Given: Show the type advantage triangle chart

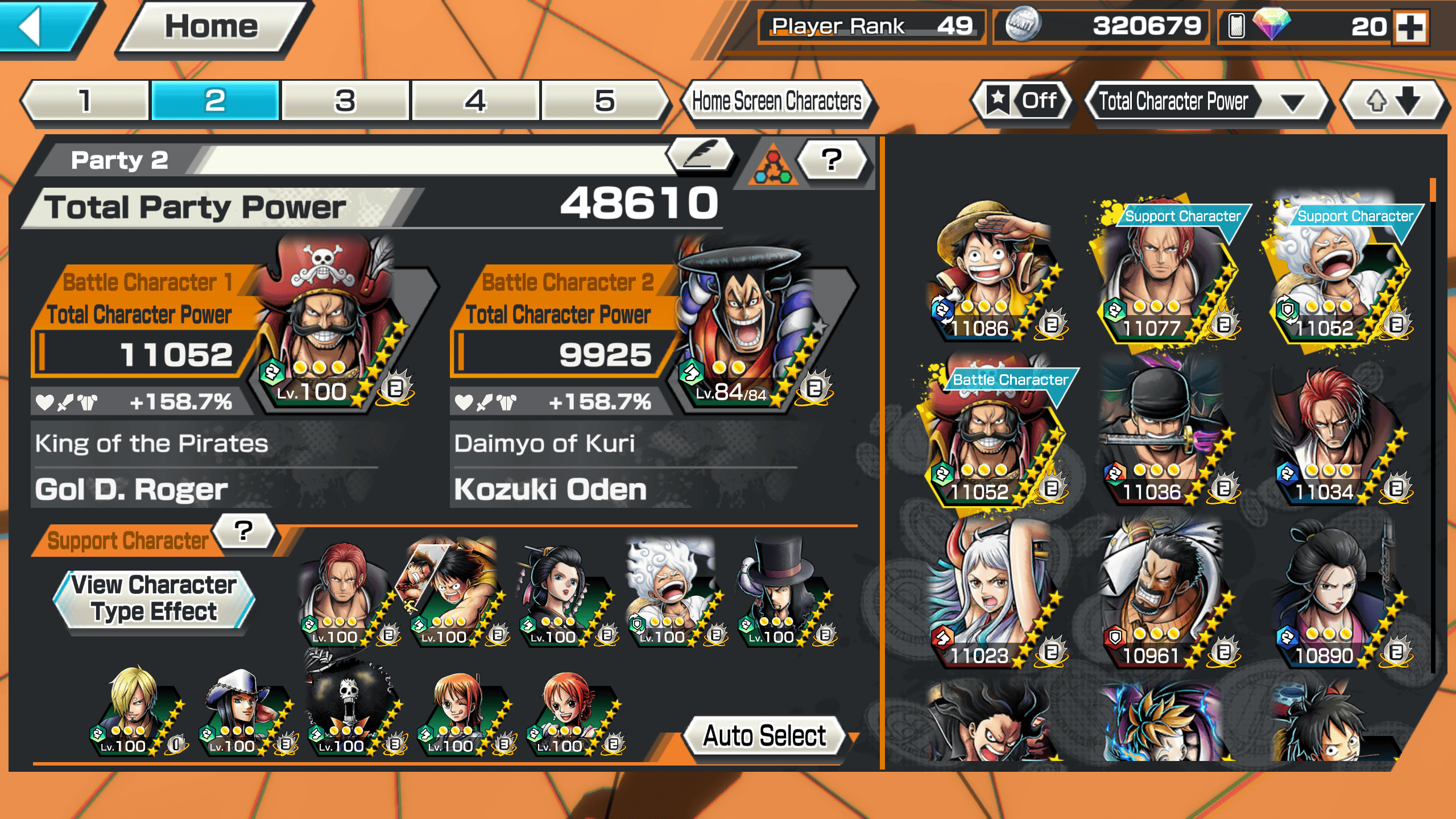Looking at the screenshot, I should pos(772,166).
